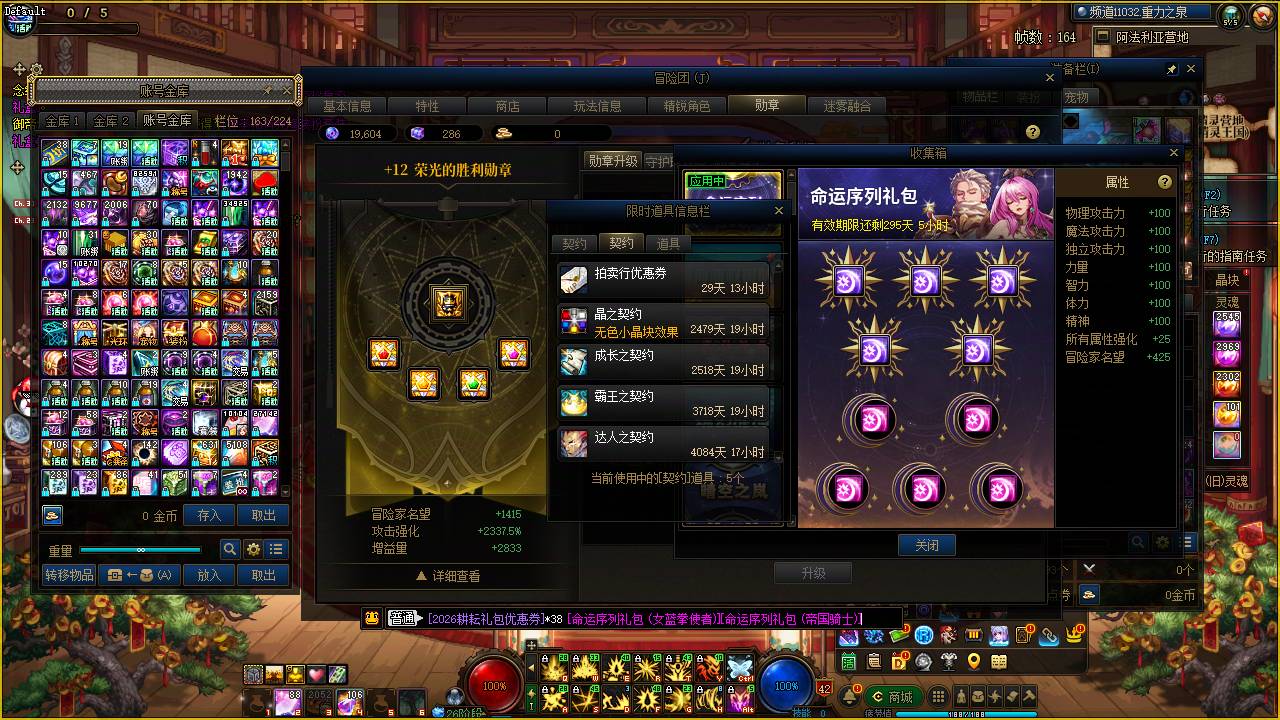Open the blue R emblem icon

(924, 634)
